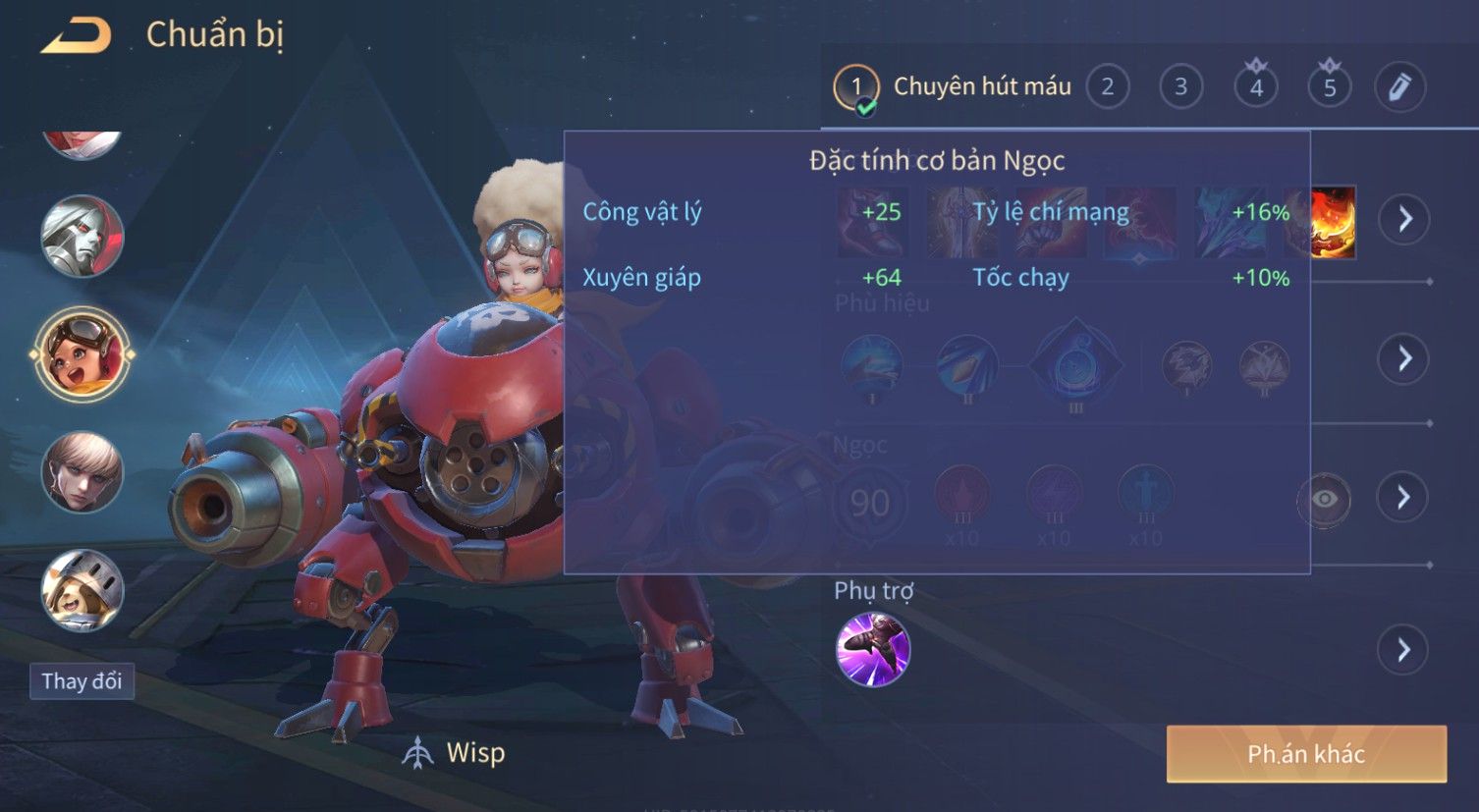Go back using the return arrow
Screen dimensions: 1479x812
[76, 35]
